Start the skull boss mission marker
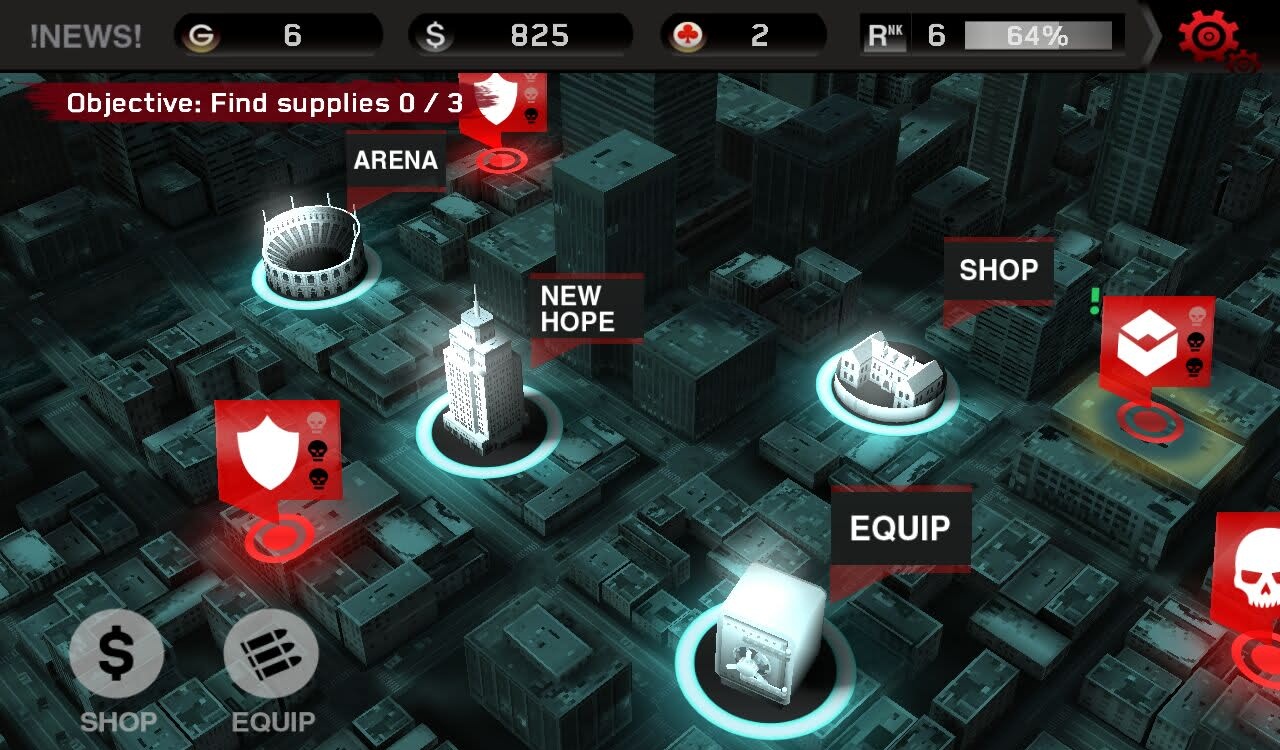1280x750 pixels. [1255, 570]
